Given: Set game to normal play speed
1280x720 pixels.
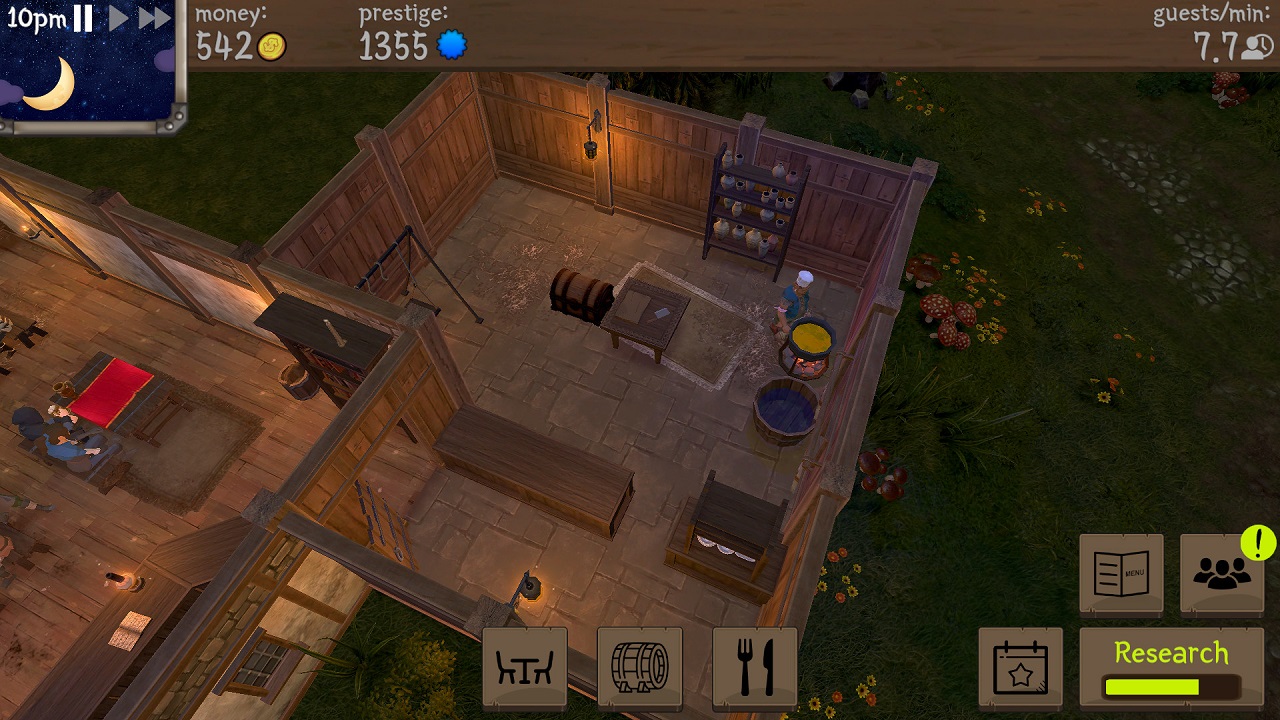Looking at the screenshot, I should click(x=118, y=18).
